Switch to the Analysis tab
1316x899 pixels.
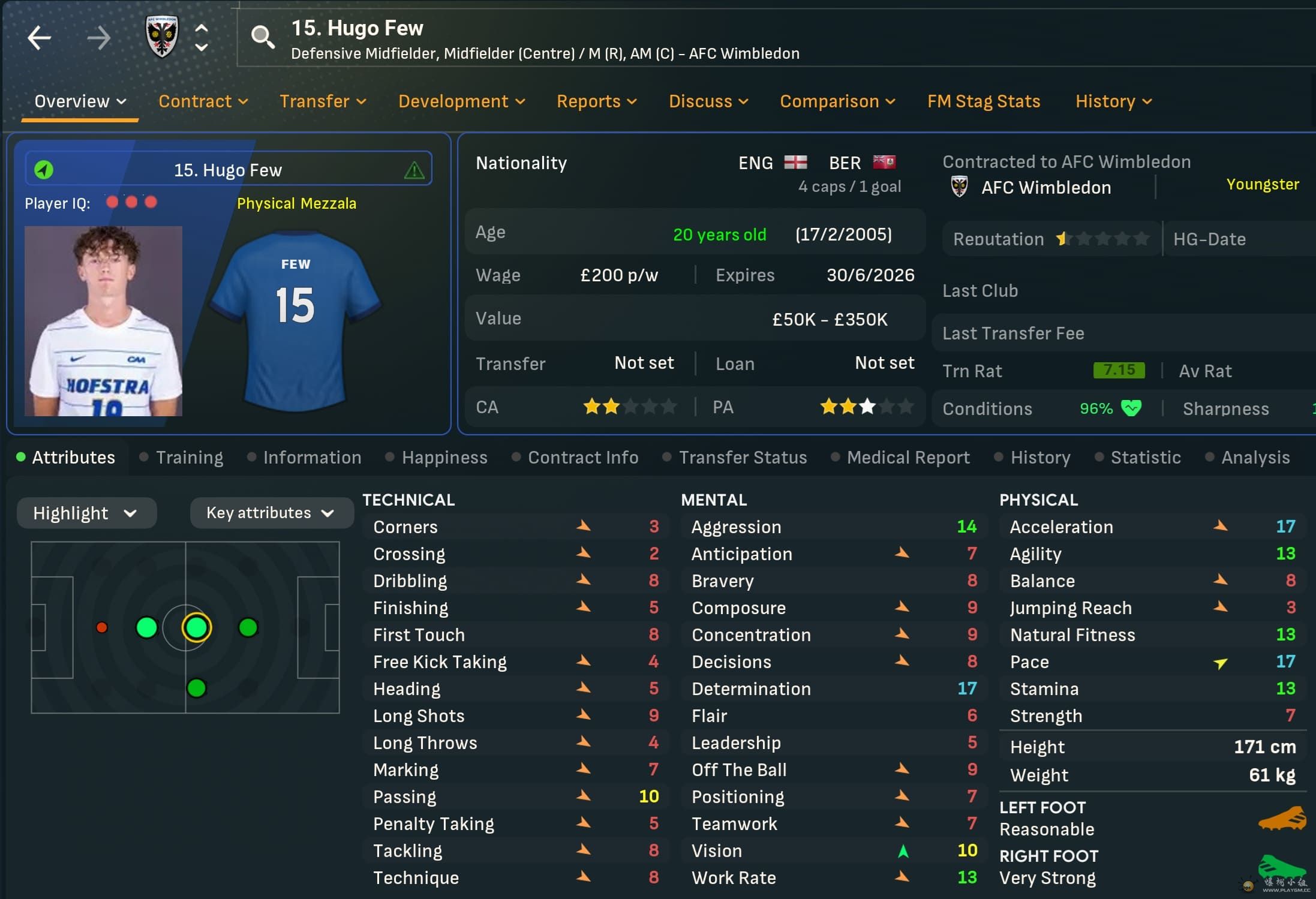pyautogui.click(x=1255, y=458)
